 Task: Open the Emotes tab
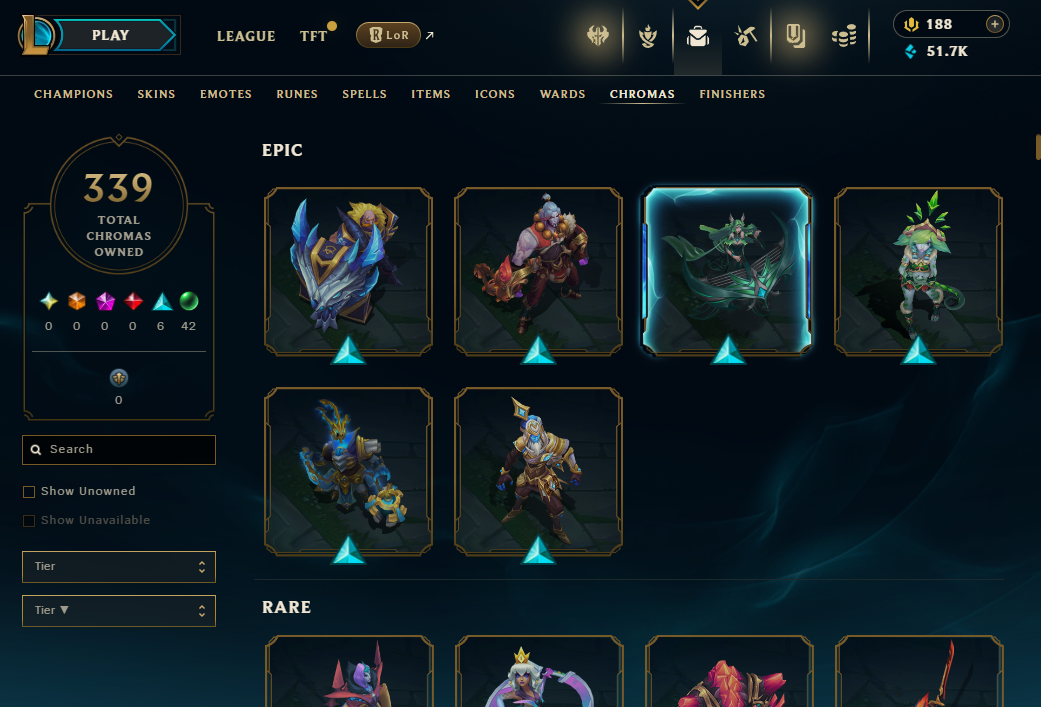tap(226, 94)
